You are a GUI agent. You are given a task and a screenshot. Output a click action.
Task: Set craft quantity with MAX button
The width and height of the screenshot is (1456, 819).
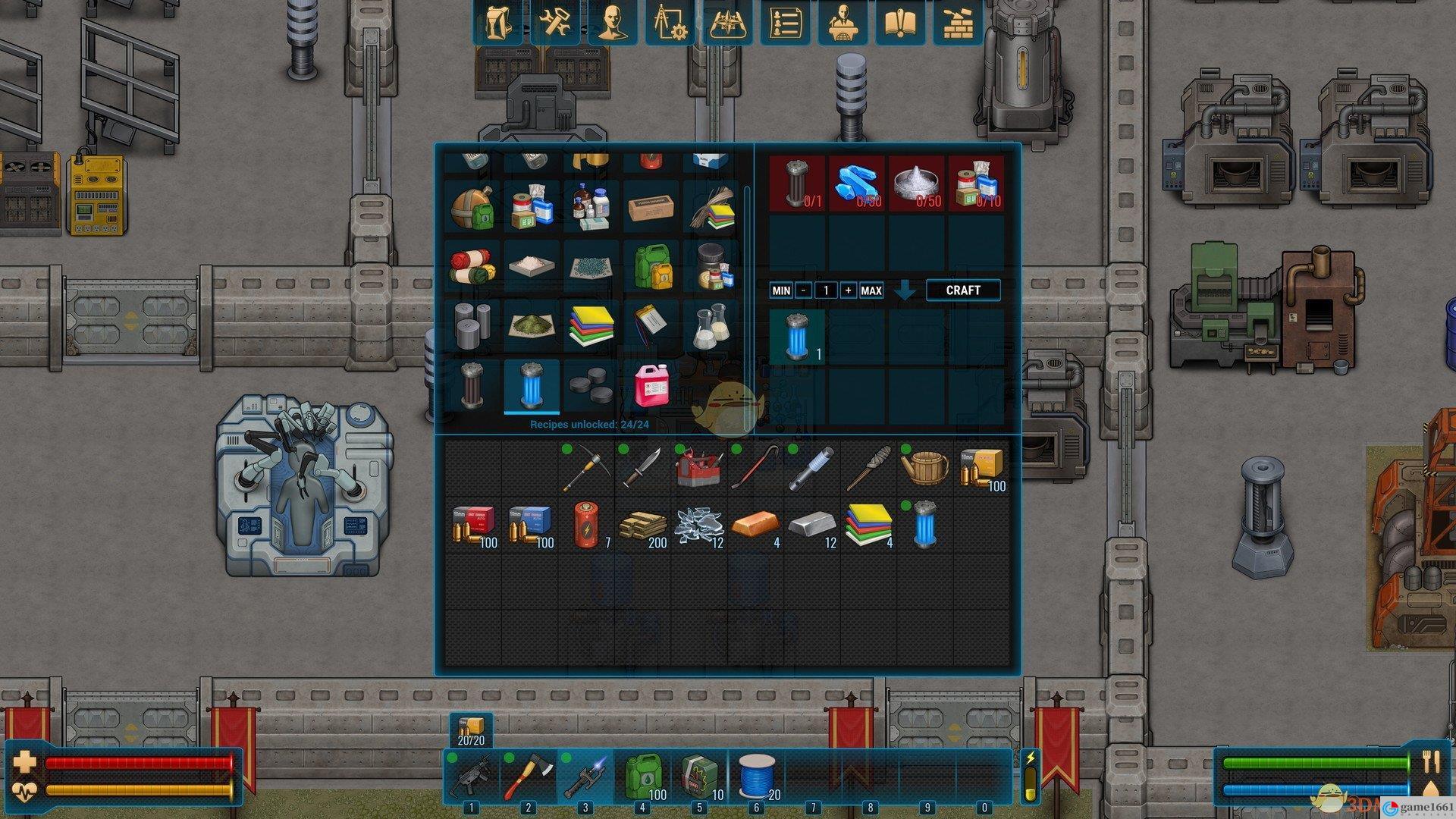pos(871,290)
